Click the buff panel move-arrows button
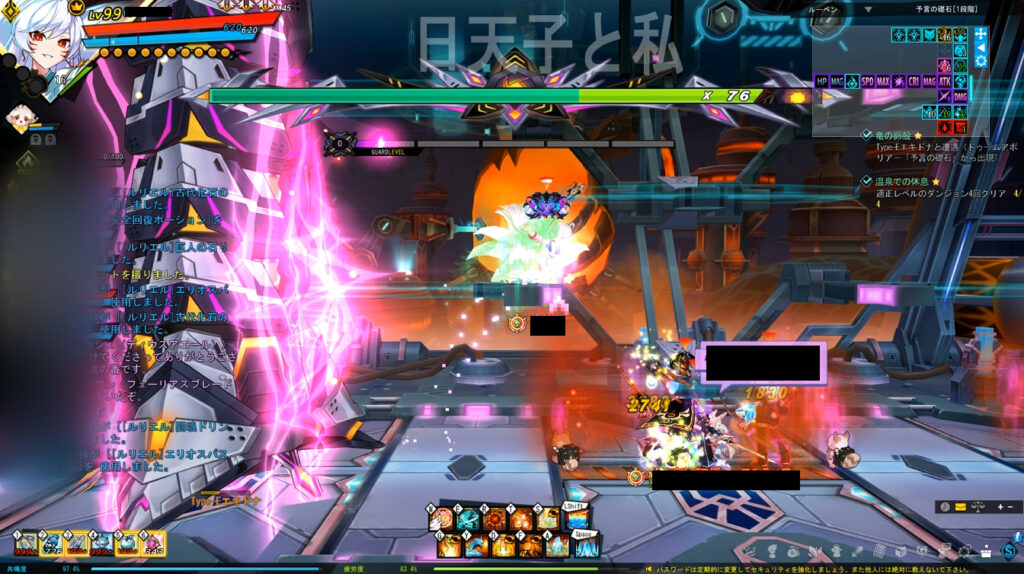This screenshot has height=574, width=1024. 981,33
